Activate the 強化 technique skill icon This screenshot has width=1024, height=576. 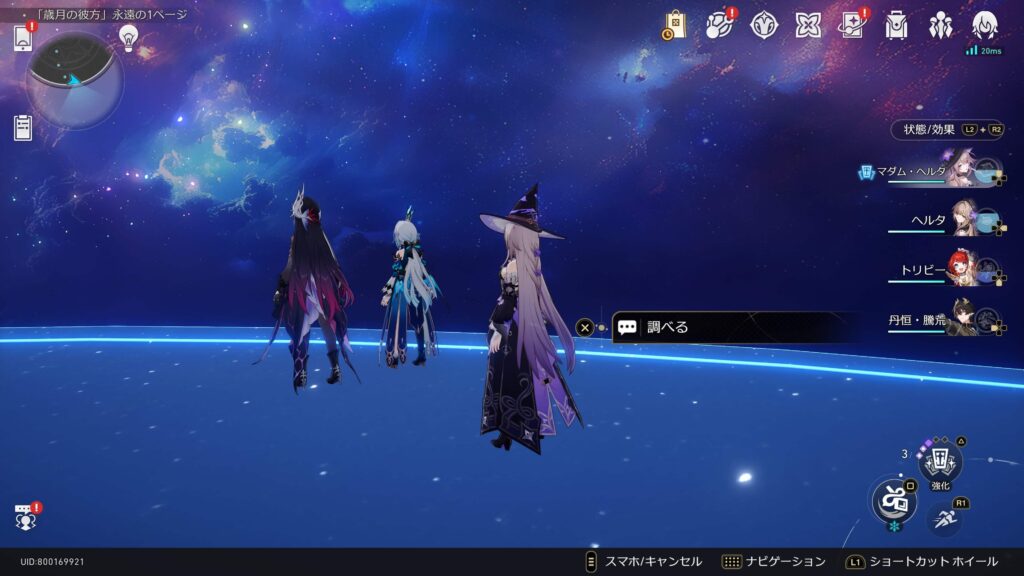(940, 463)
